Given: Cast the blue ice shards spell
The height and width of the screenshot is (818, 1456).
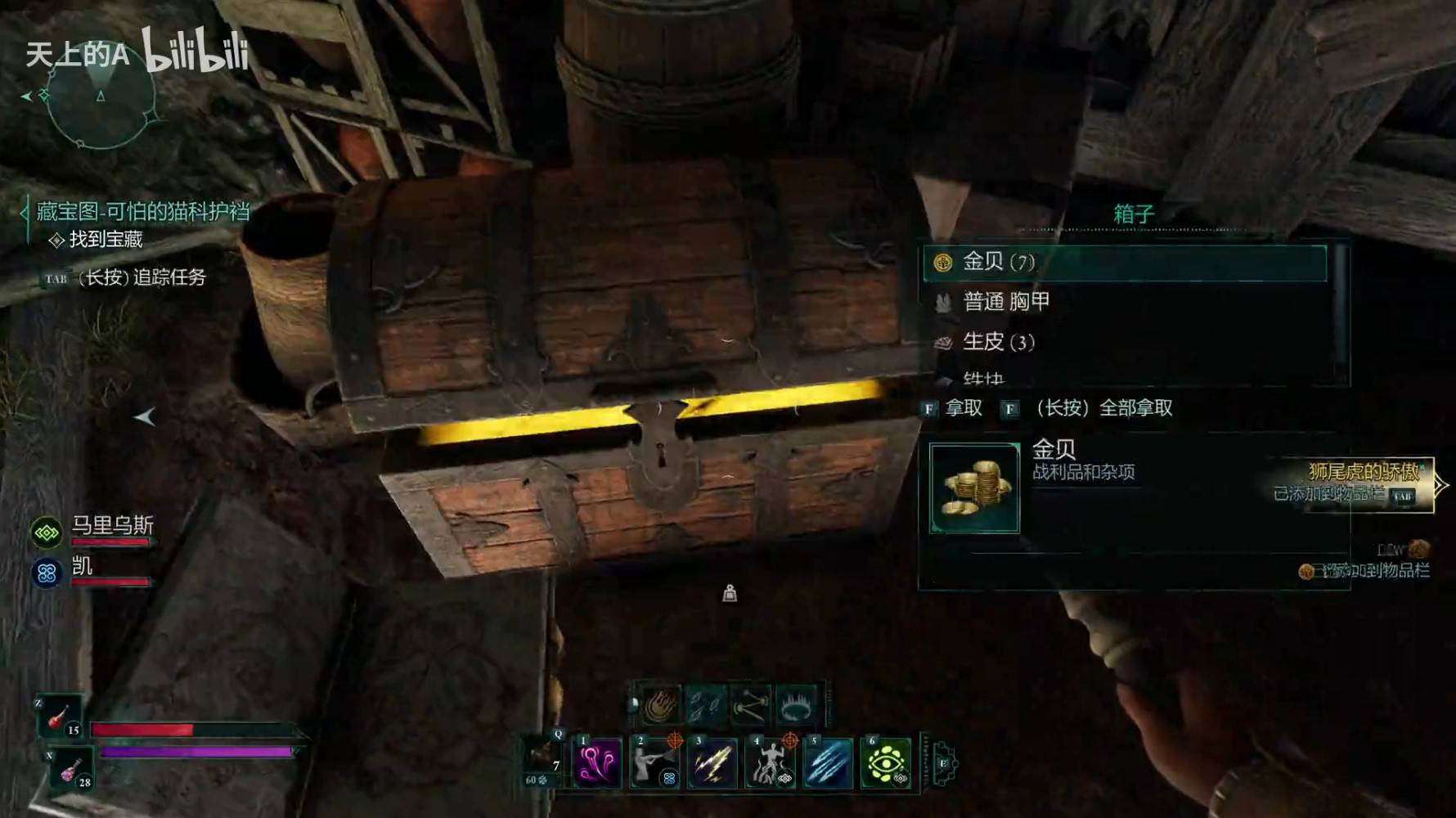Looking at the screenshot, I should tap(828, 763).
